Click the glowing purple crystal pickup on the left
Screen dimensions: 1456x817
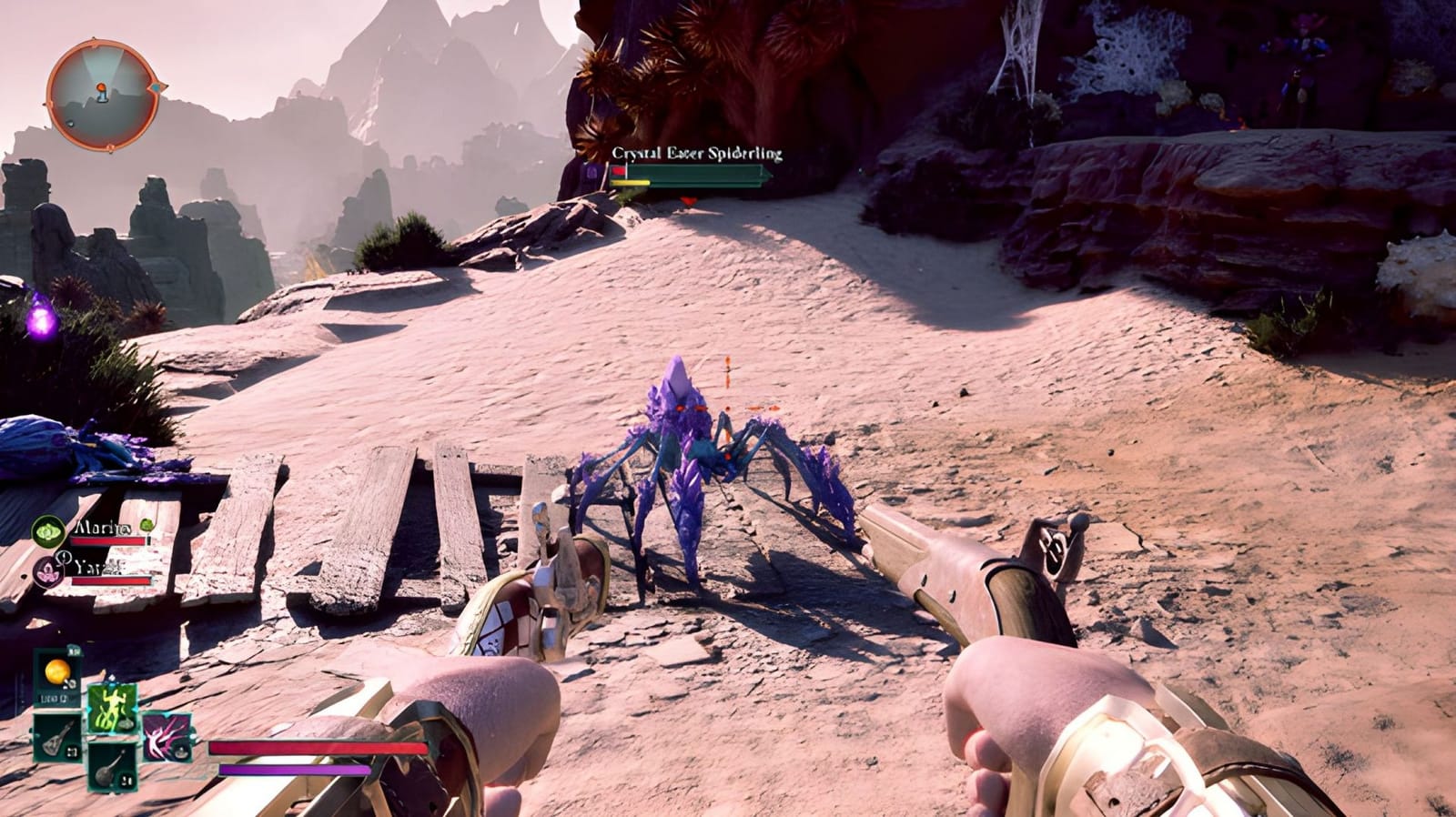point(42,322)
